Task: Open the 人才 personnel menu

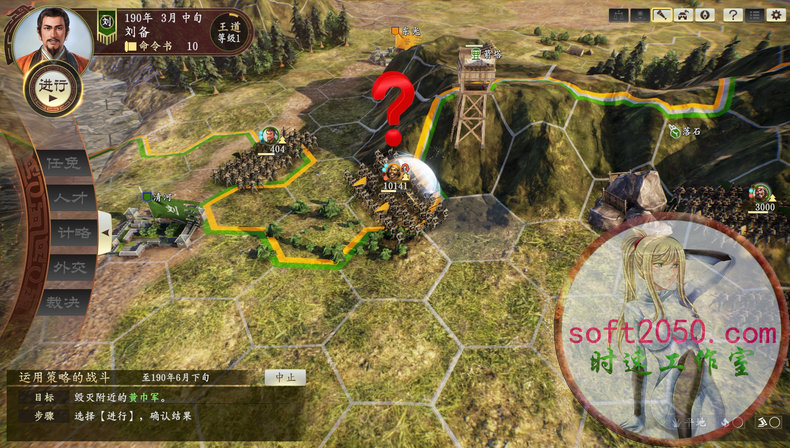Action: click(x=71, y=198)
